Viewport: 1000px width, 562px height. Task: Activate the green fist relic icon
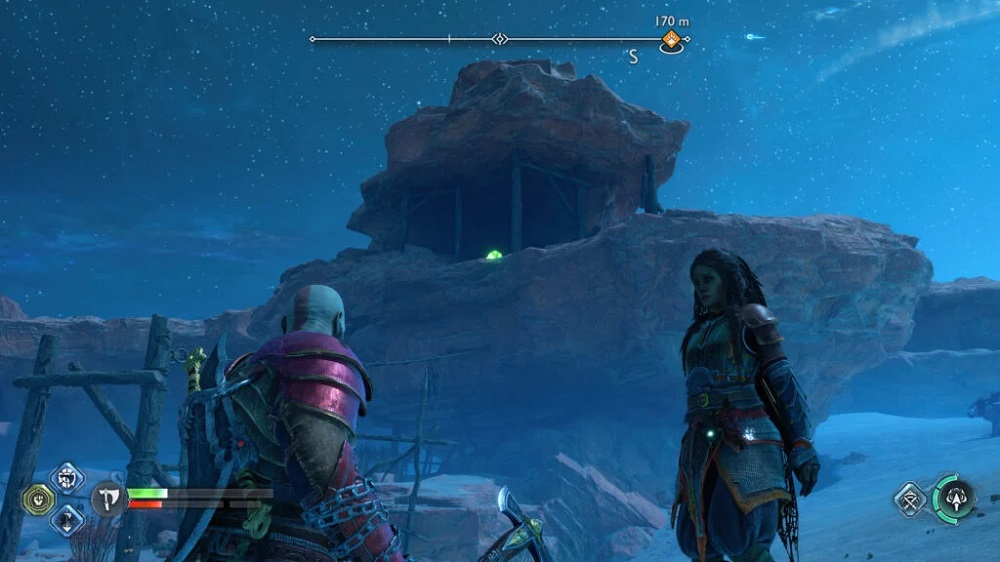coord(38,499)
